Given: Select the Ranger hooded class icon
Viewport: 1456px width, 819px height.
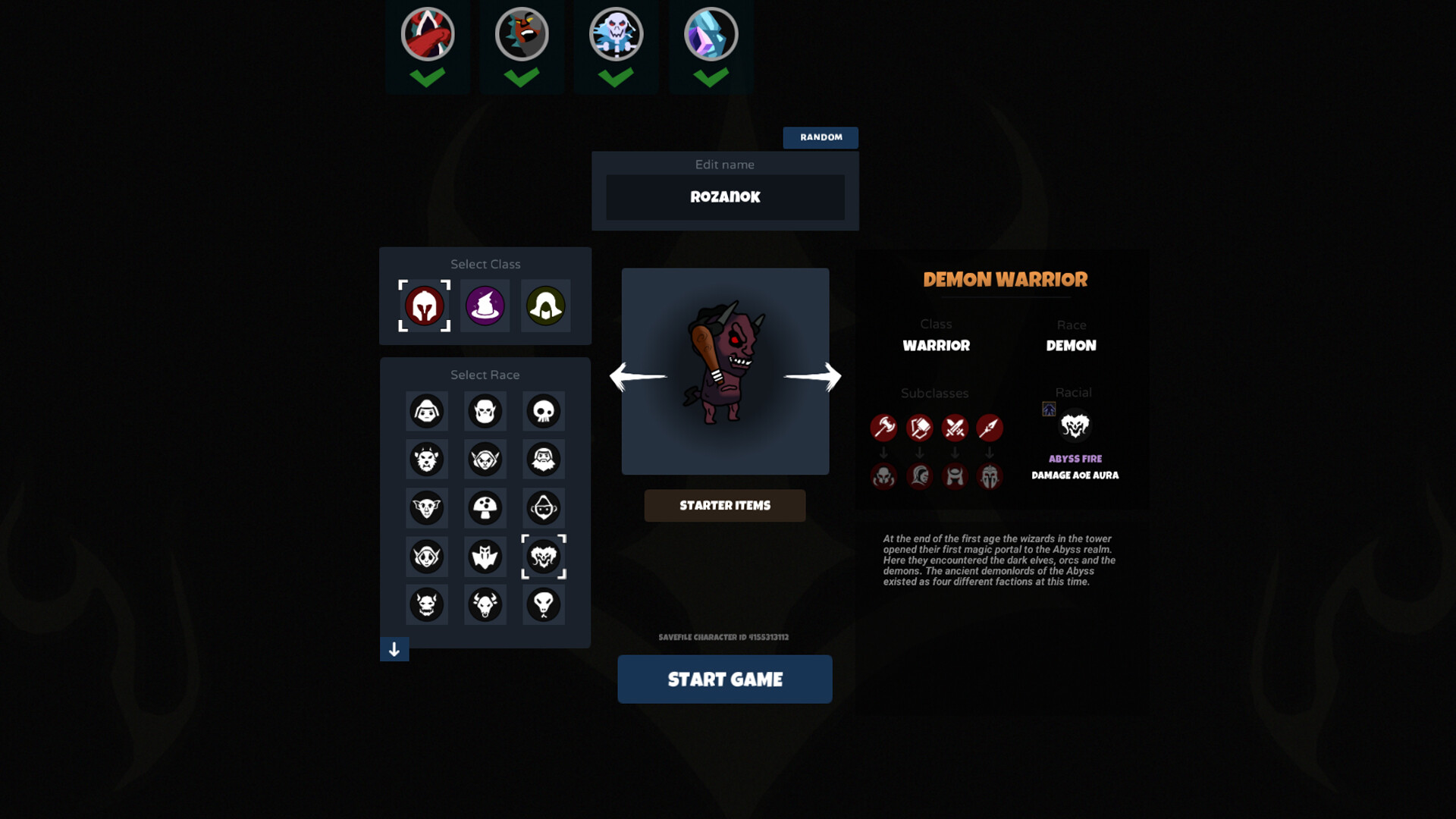Looking at the screenshot, I should 545,306.
